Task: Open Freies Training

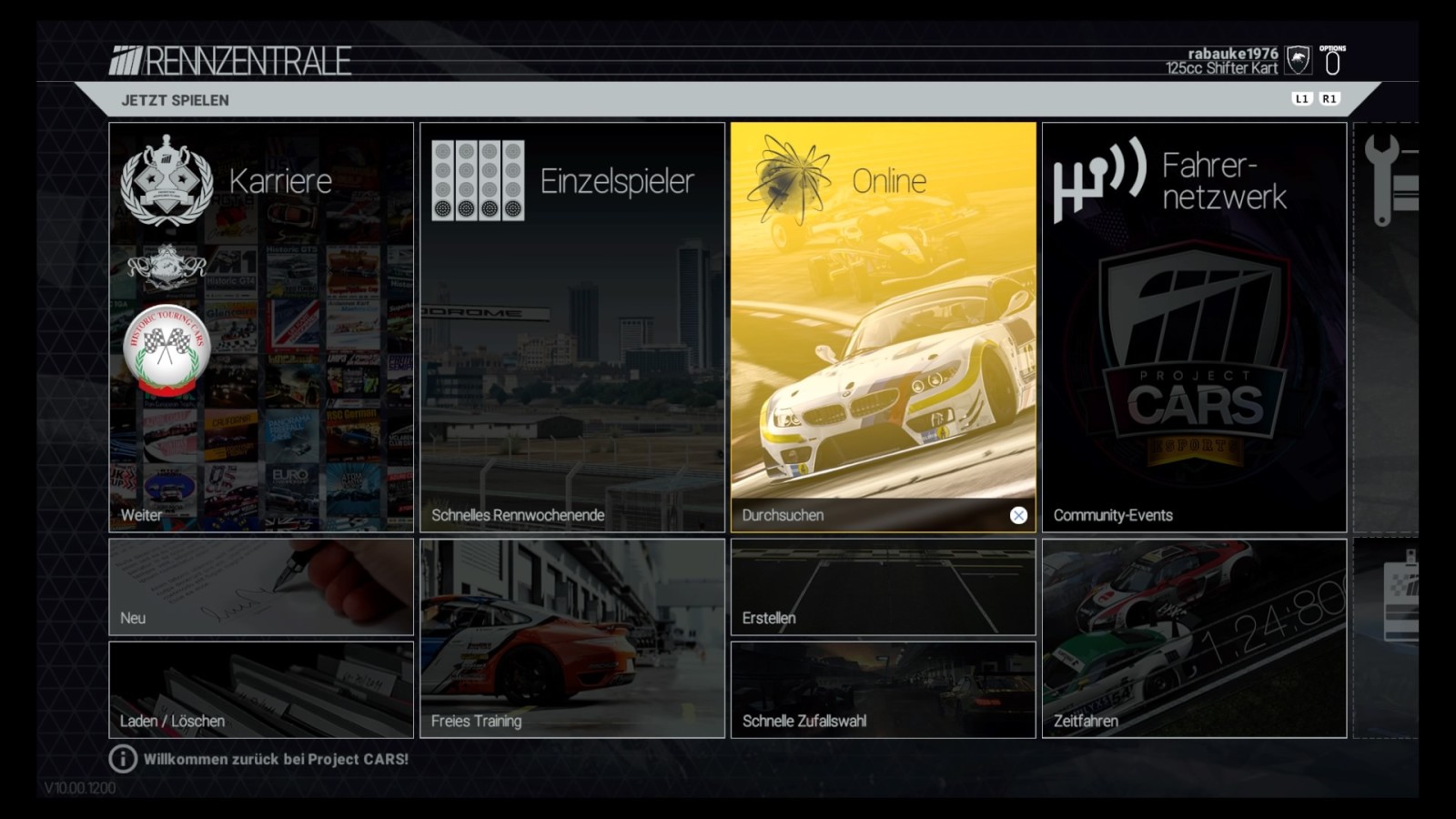Action: [572, 638]
